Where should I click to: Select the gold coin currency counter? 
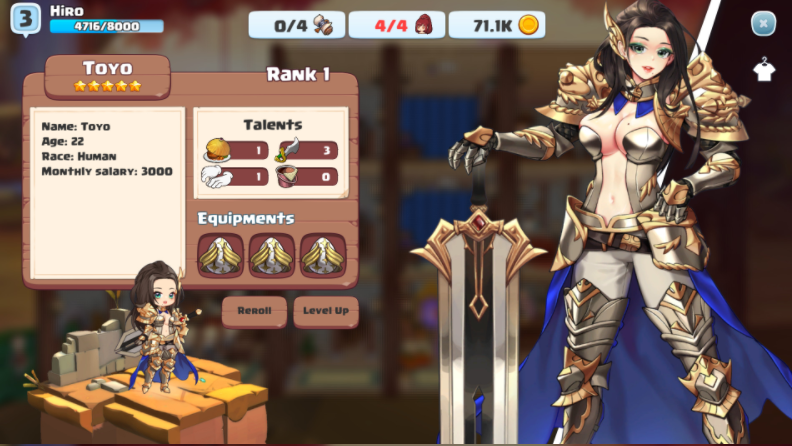(497, 25)
